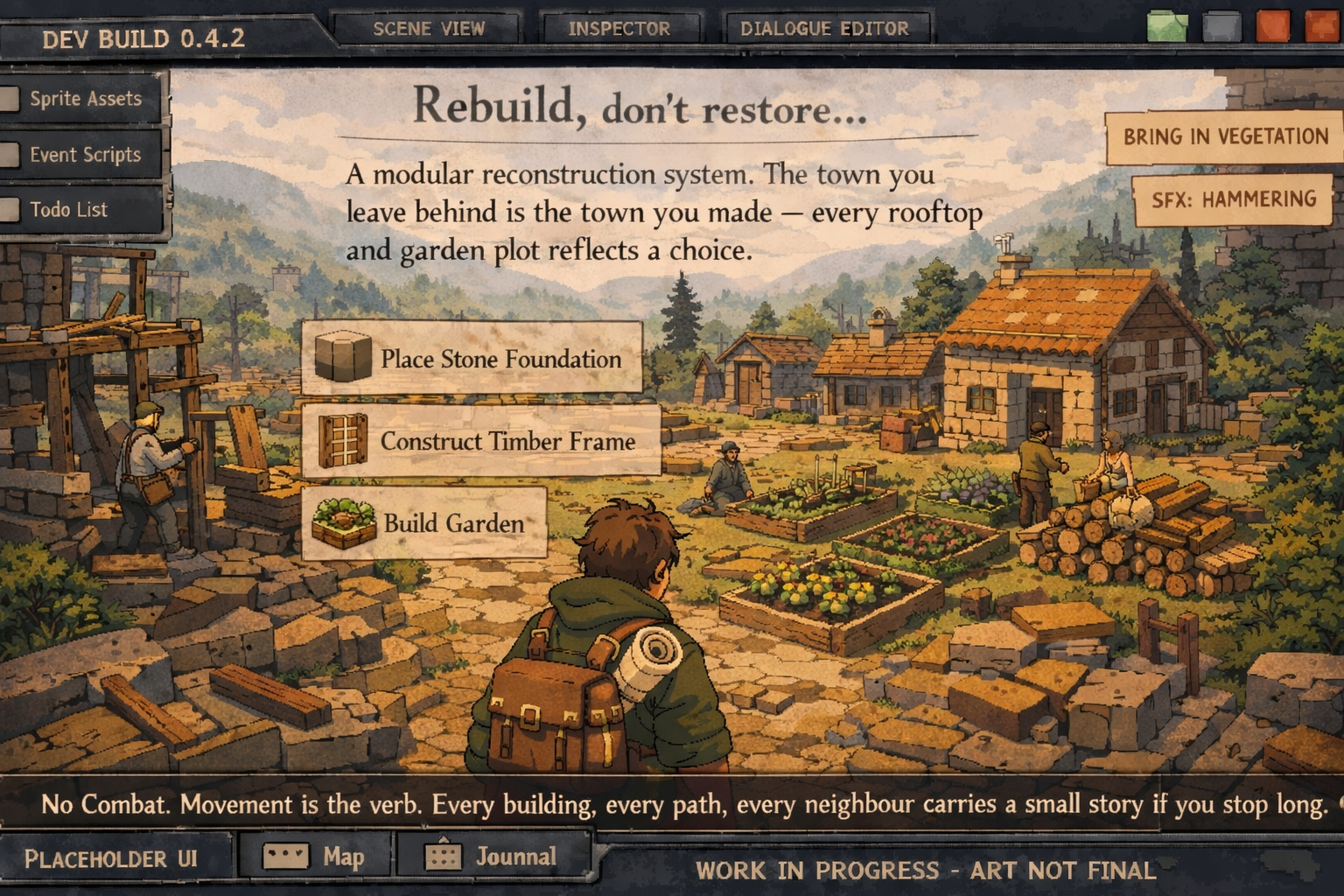
Task: Open the Journal using its dotted icon
Action: [x=444, y=855]
